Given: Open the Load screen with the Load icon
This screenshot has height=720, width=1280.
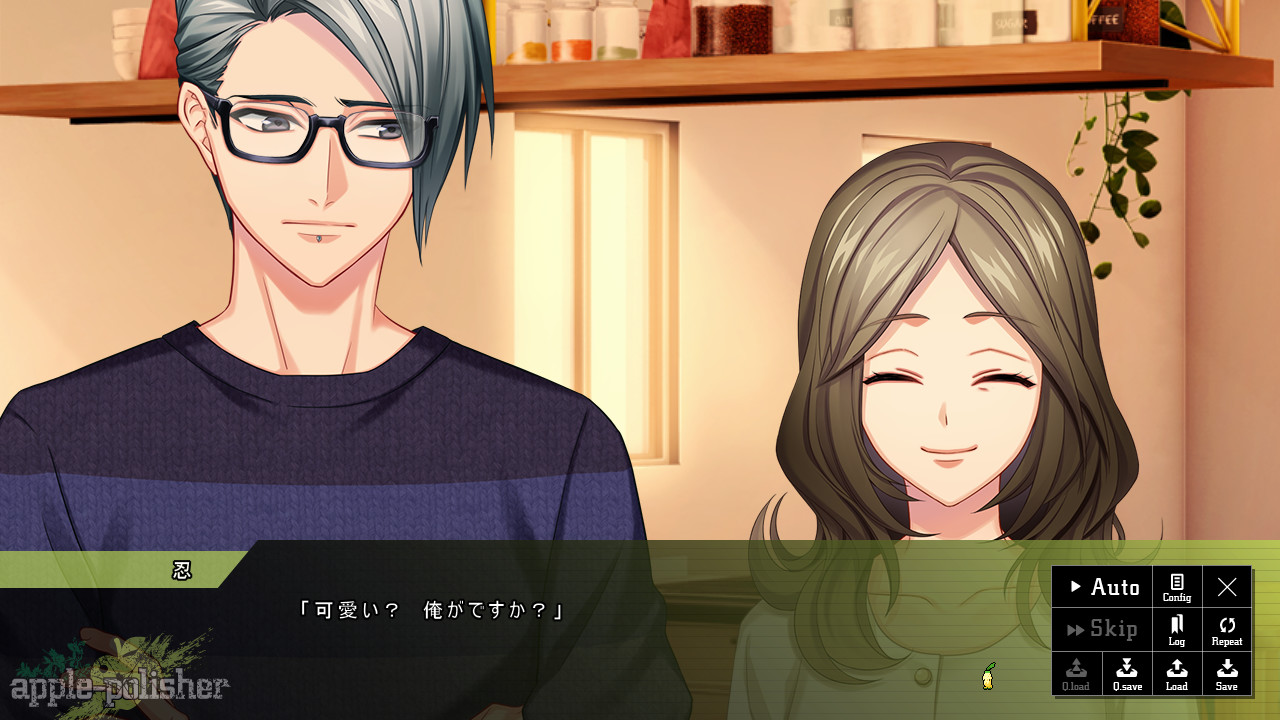Looking at the screenshot, I should 1177,673.
